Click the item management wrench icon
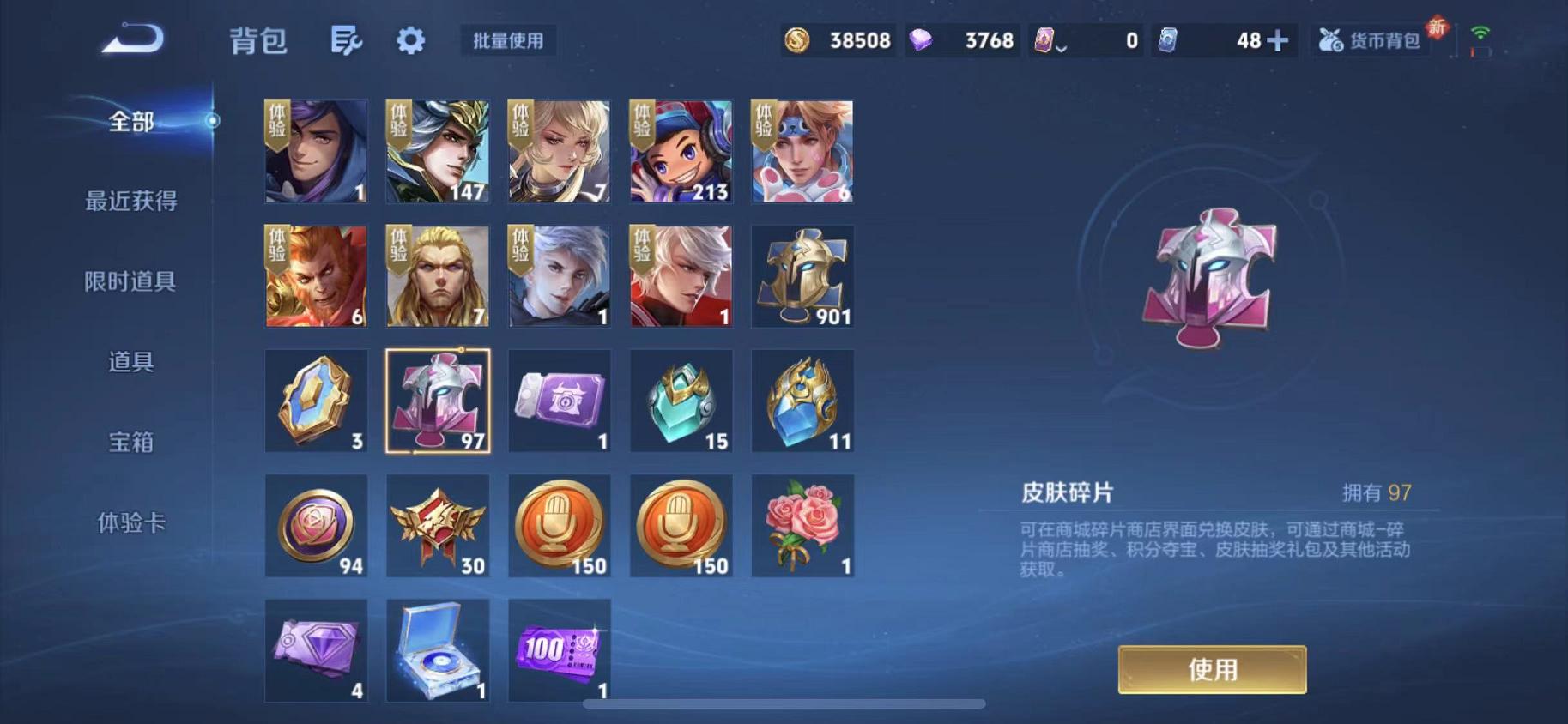The image size is (1568, 724). [346, 39]
